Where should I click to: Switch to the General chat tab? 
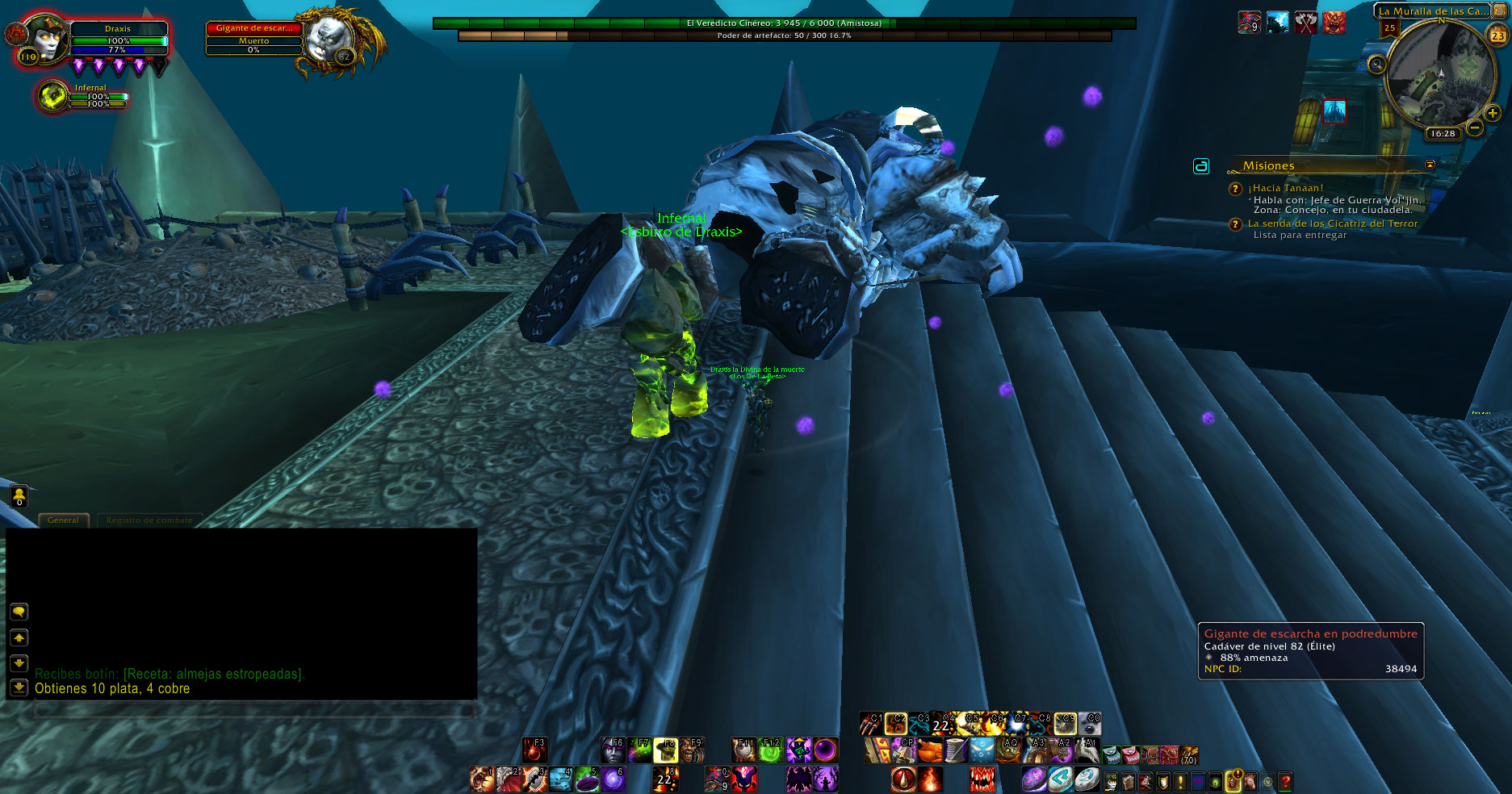coord(63,520)
